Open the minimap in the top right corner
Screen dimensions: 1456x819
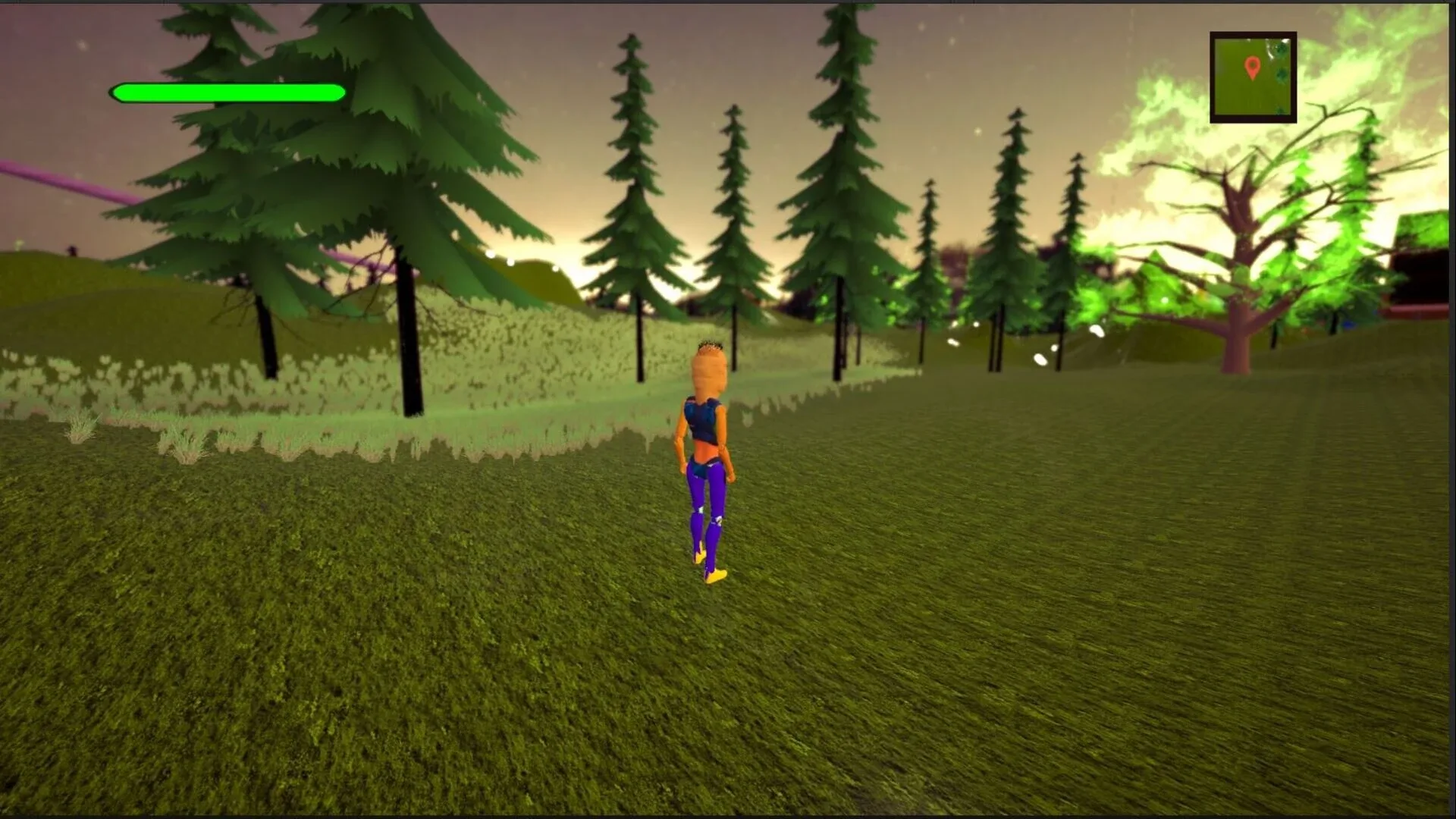[1253, 74]
